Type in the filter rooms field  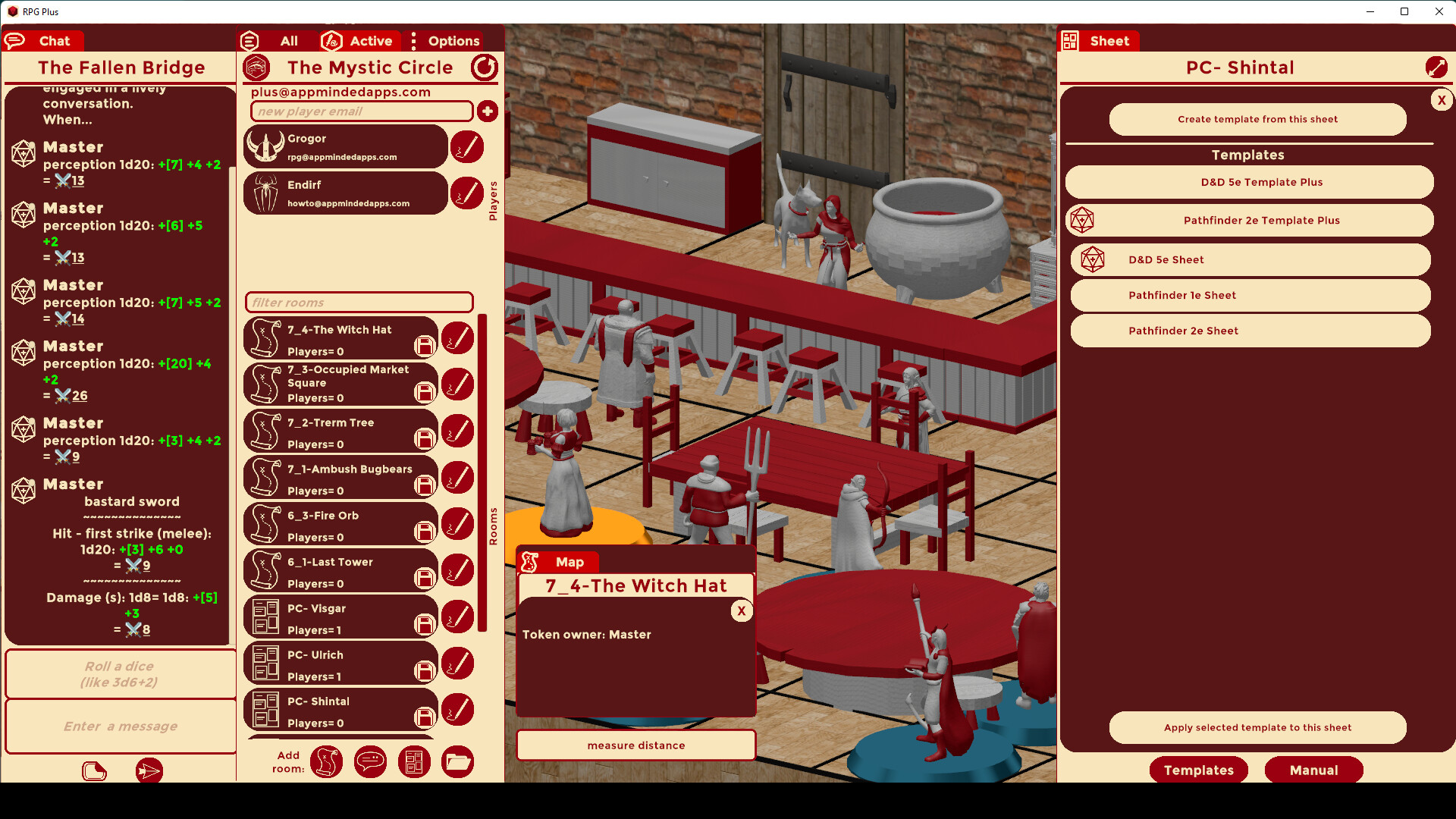(x=359, y=302)
